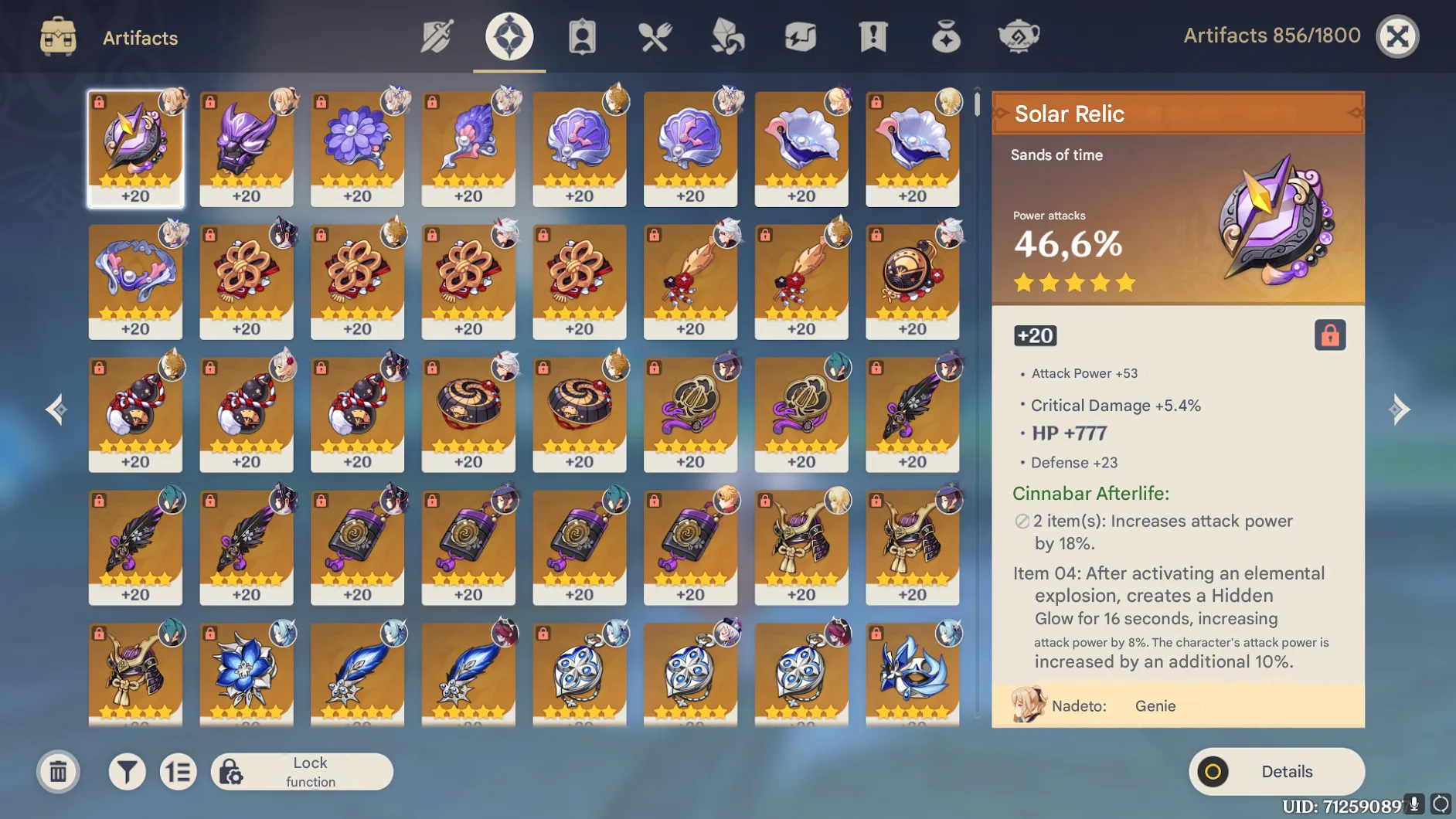Open the Gadgets category icon

pyautogui.click(x=800, y=36)
